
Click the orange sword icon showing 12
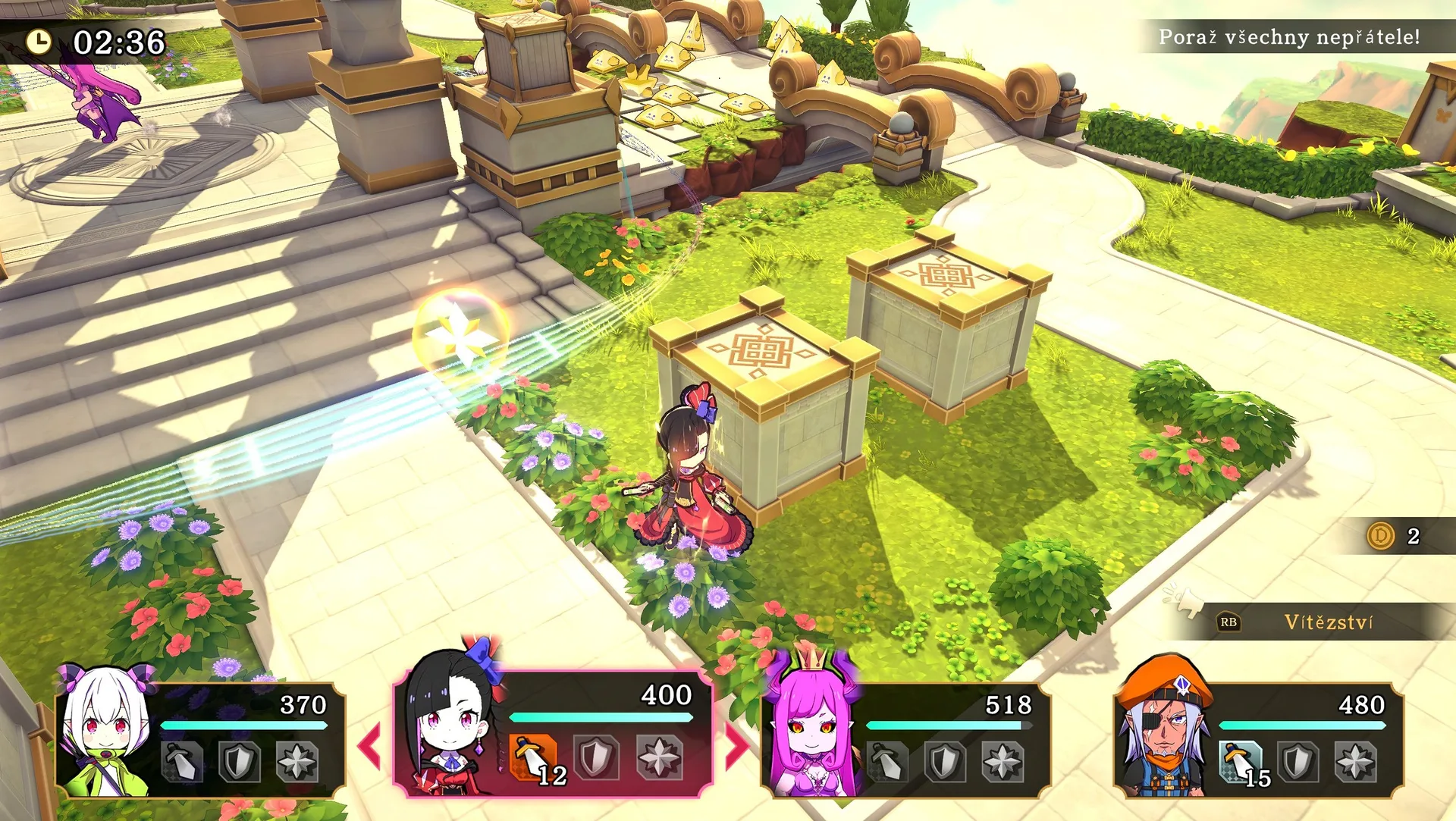click(x=534, y=757)
